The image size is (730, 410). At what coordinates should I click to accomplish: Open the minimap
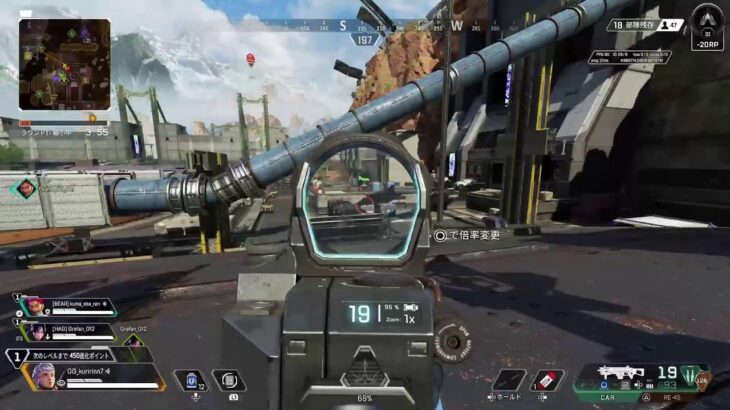point(65,65)
